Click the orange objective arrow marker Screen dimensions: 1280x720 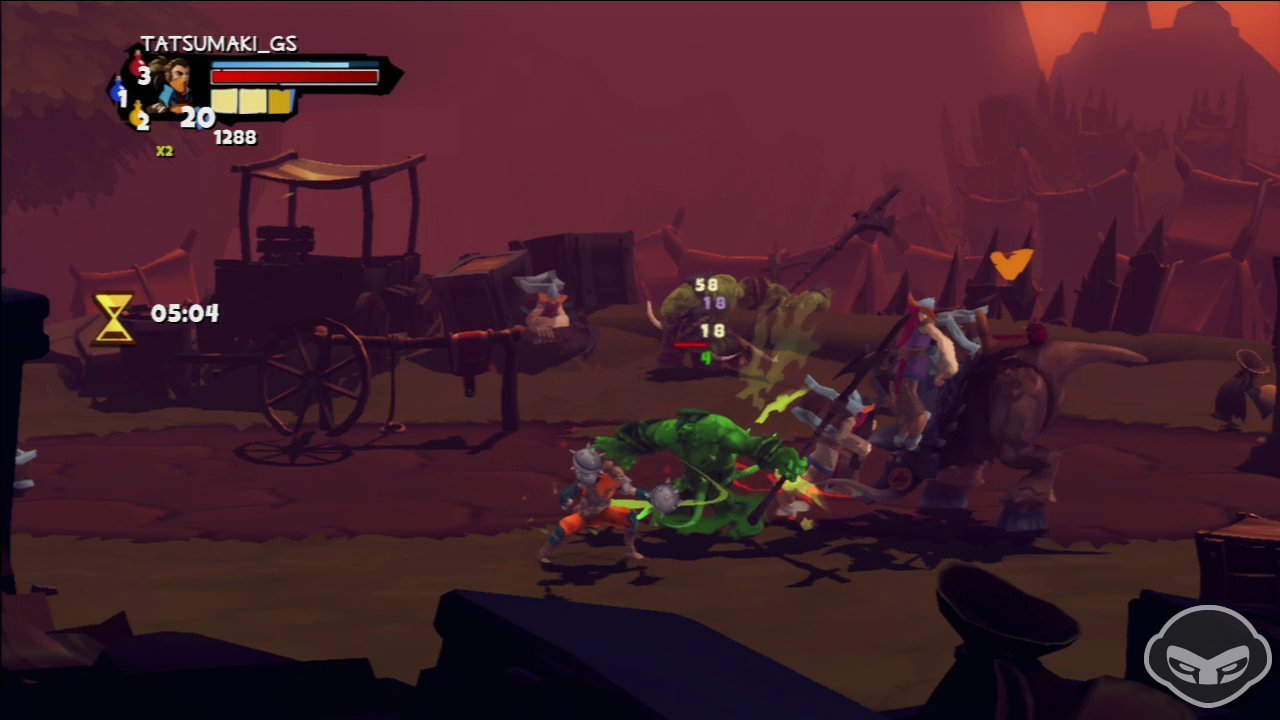tap(1011, 264)
